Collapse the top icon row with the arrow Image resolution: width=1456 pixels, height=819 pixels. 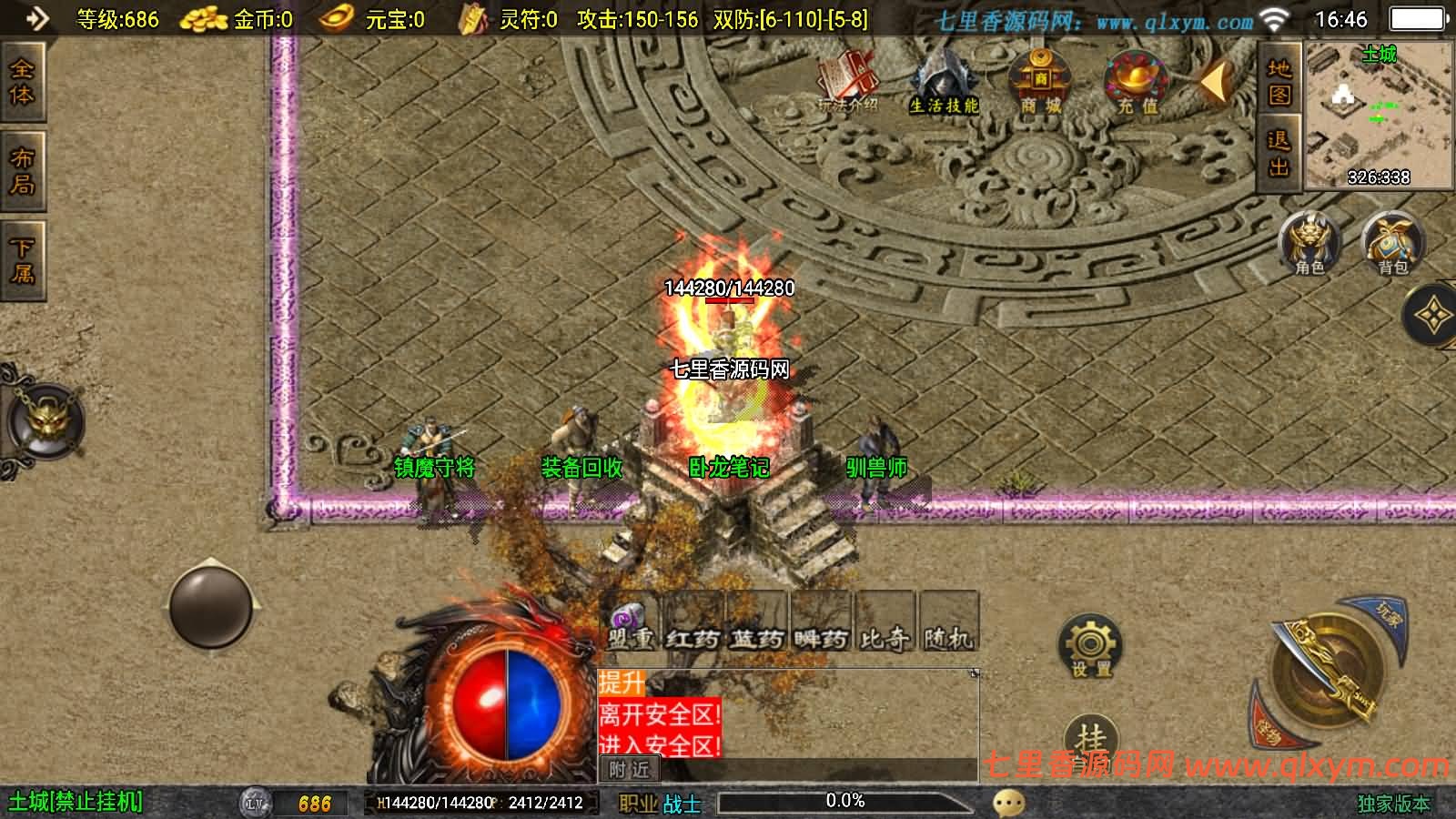tap(1215, 83)
